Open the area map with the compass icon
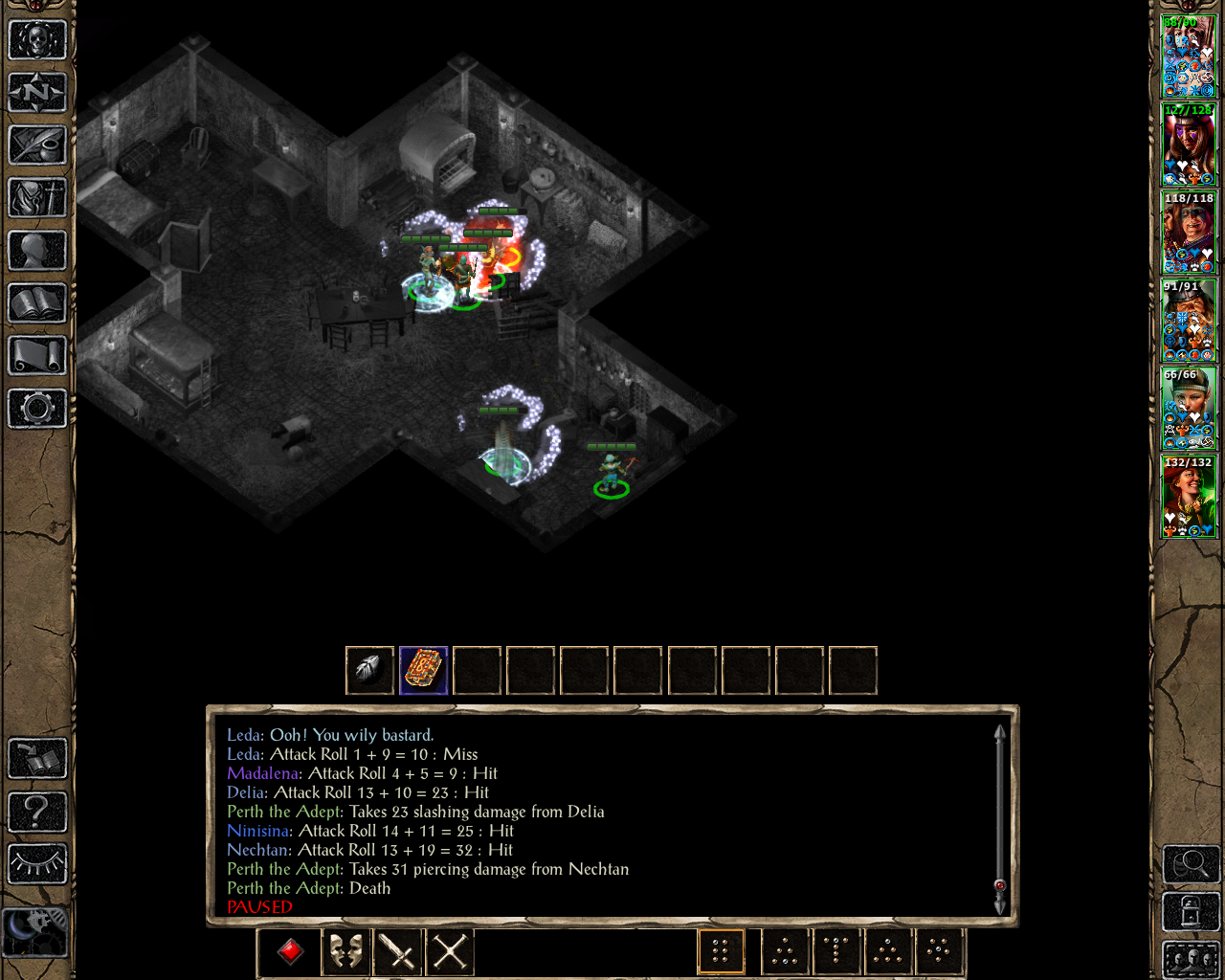 (x=37, y=93)
